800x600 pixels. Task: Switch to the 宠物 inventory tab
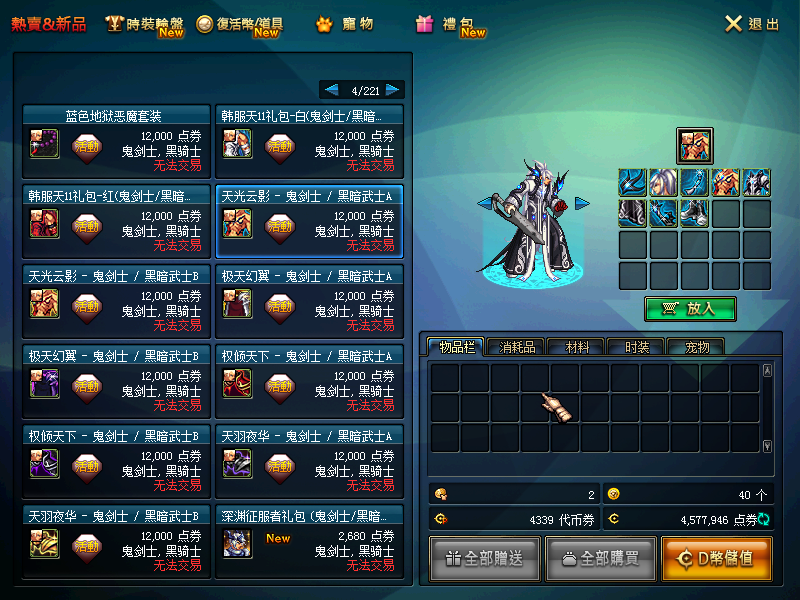click(695, 347)
